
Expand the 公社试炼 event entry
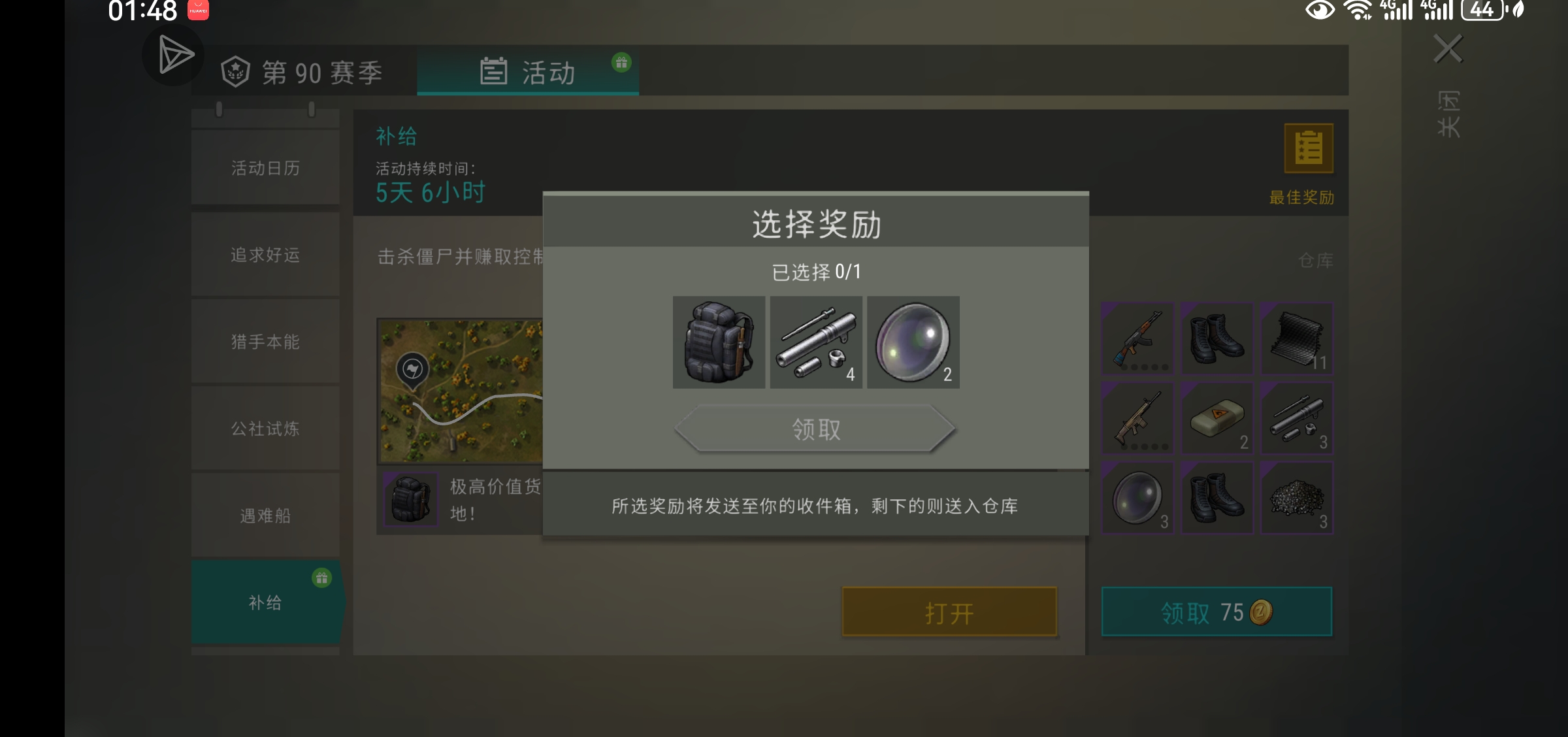(265, 429)
